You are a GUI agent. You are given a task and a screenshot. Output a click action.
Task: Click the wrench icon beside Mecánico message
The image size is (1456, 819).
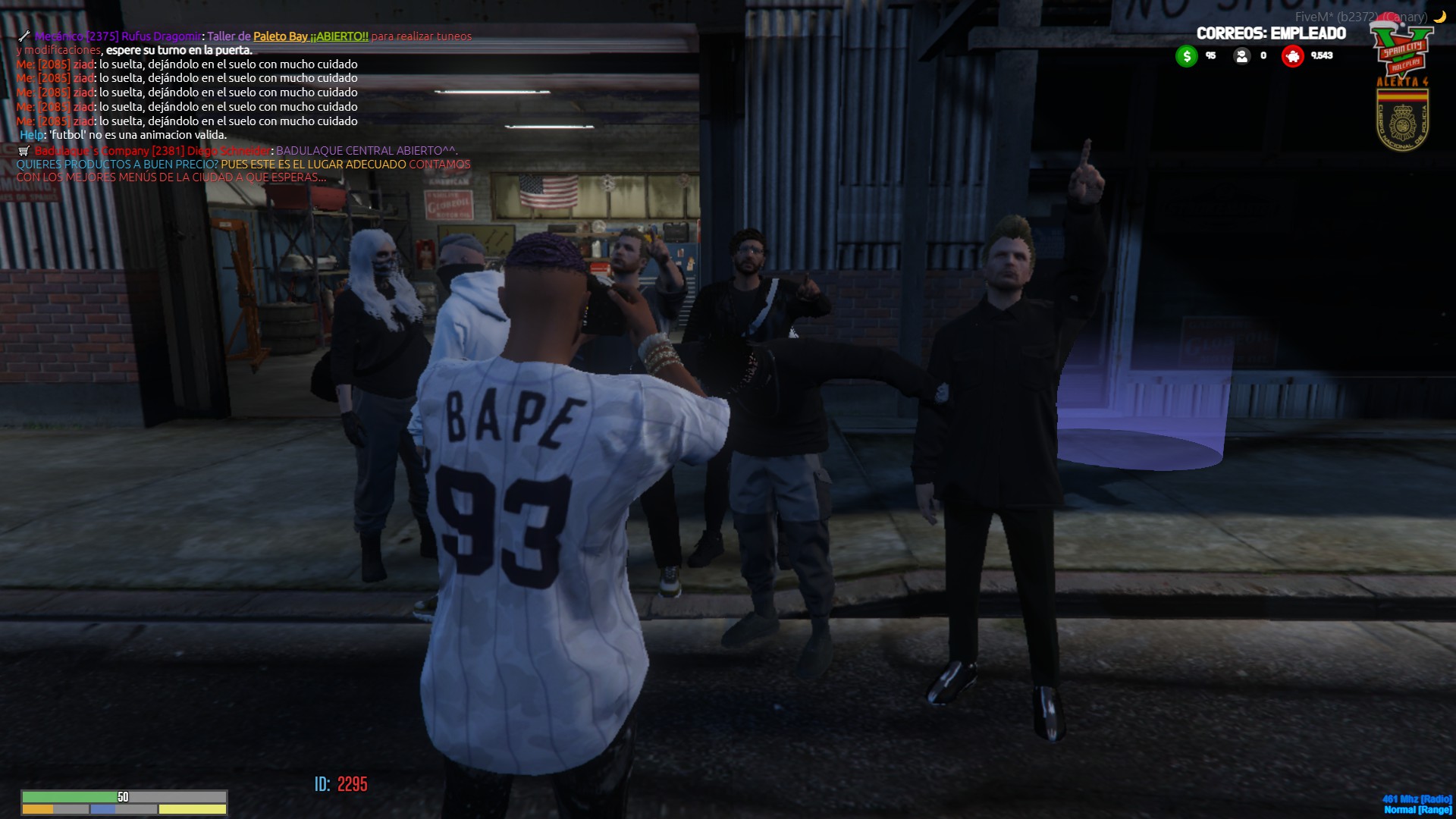click(x=24, y=36)
